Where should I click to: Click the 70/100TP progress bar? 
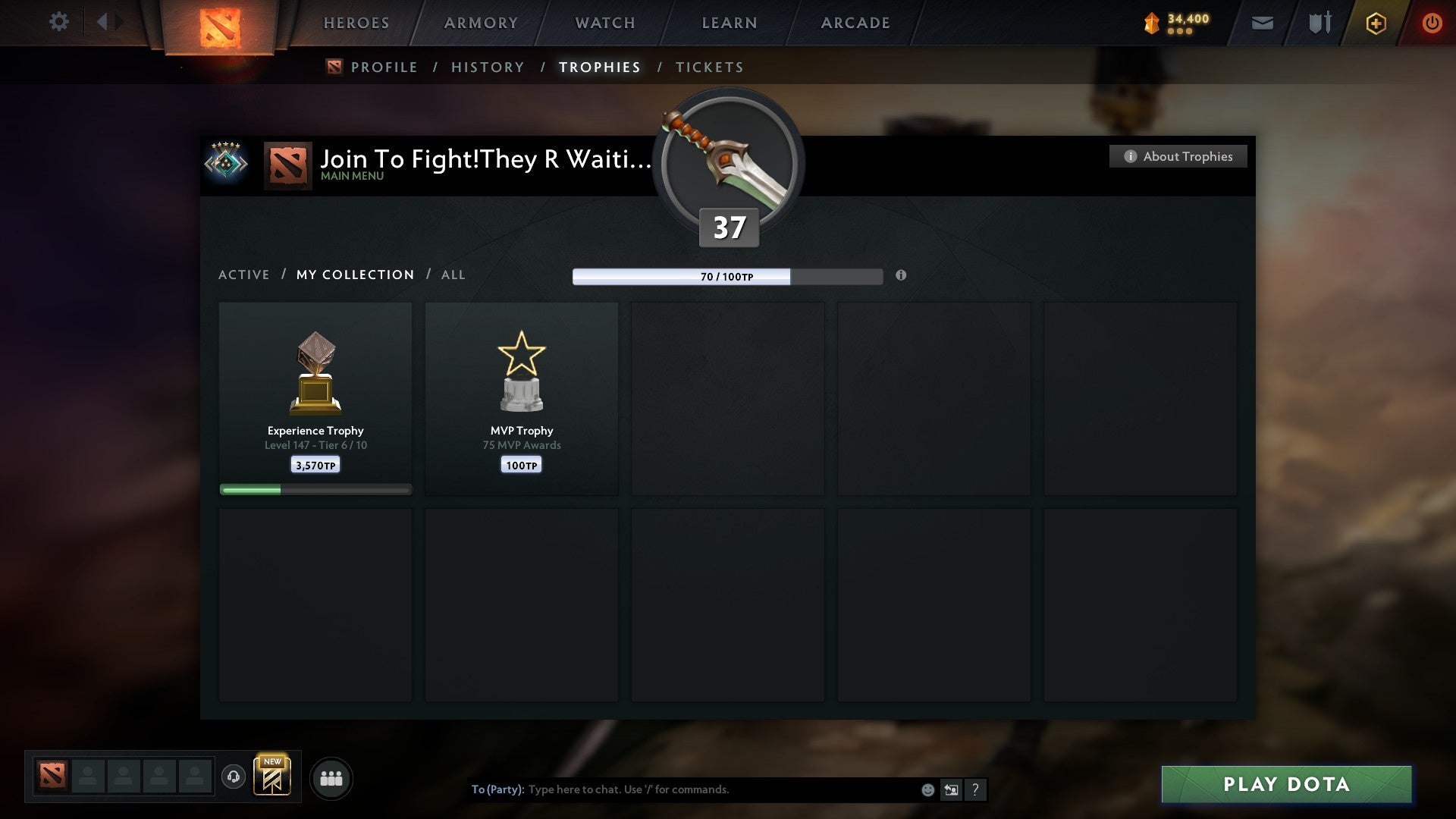coord(728,277)
